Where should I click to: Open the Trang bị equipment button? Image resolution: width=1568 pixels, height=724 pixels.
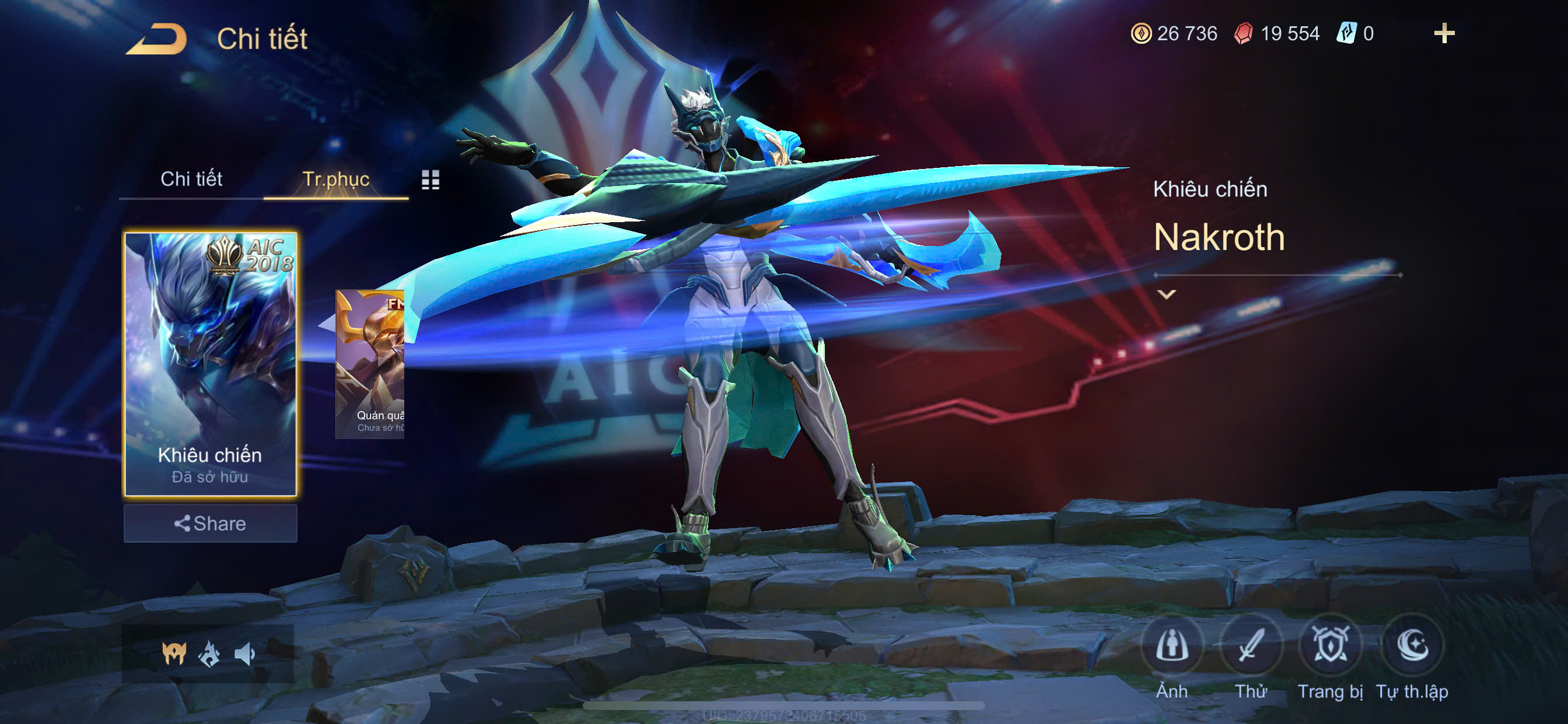tap(1330, 645)
